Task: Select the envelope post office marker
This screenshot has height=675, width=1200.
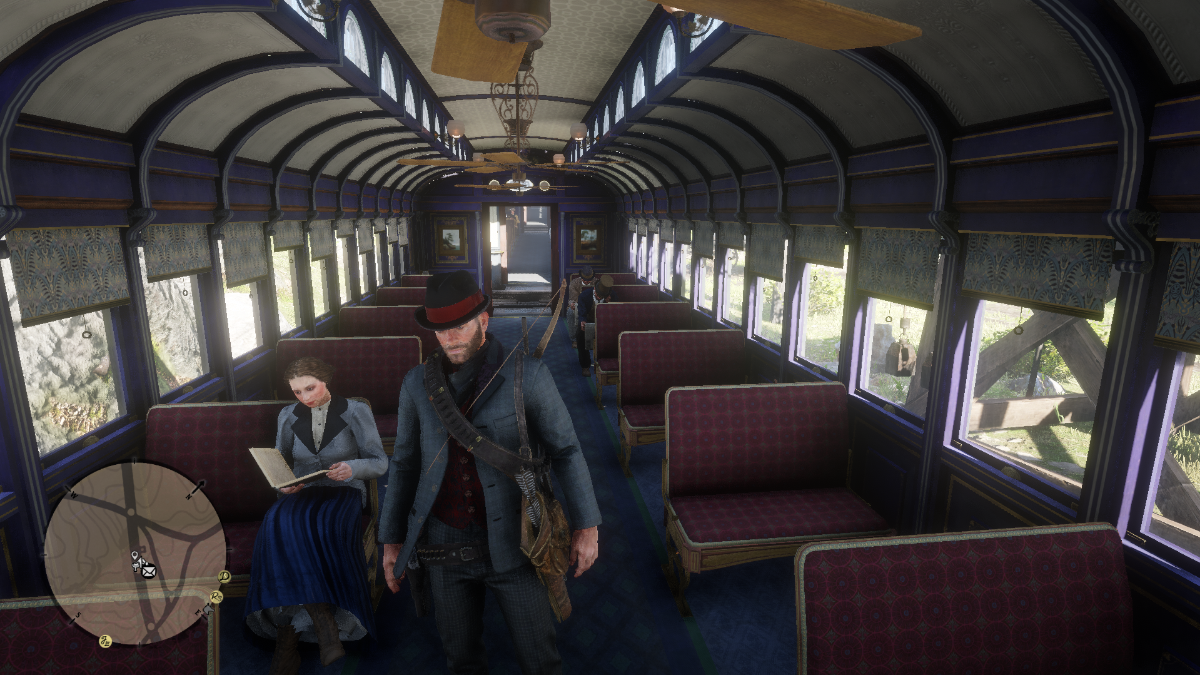Action: 148,571
